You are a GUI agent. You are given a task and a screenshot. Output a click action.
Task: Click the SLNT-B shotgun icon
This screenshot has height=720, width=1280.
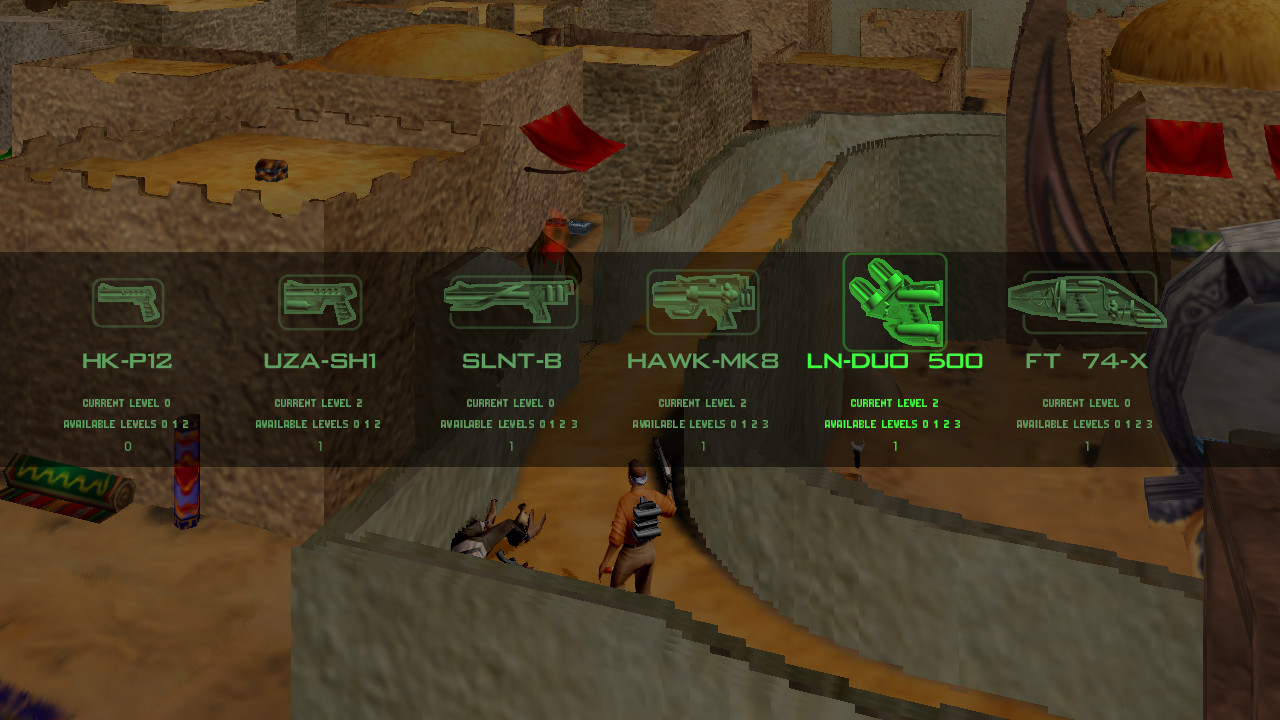coord(512,301)
